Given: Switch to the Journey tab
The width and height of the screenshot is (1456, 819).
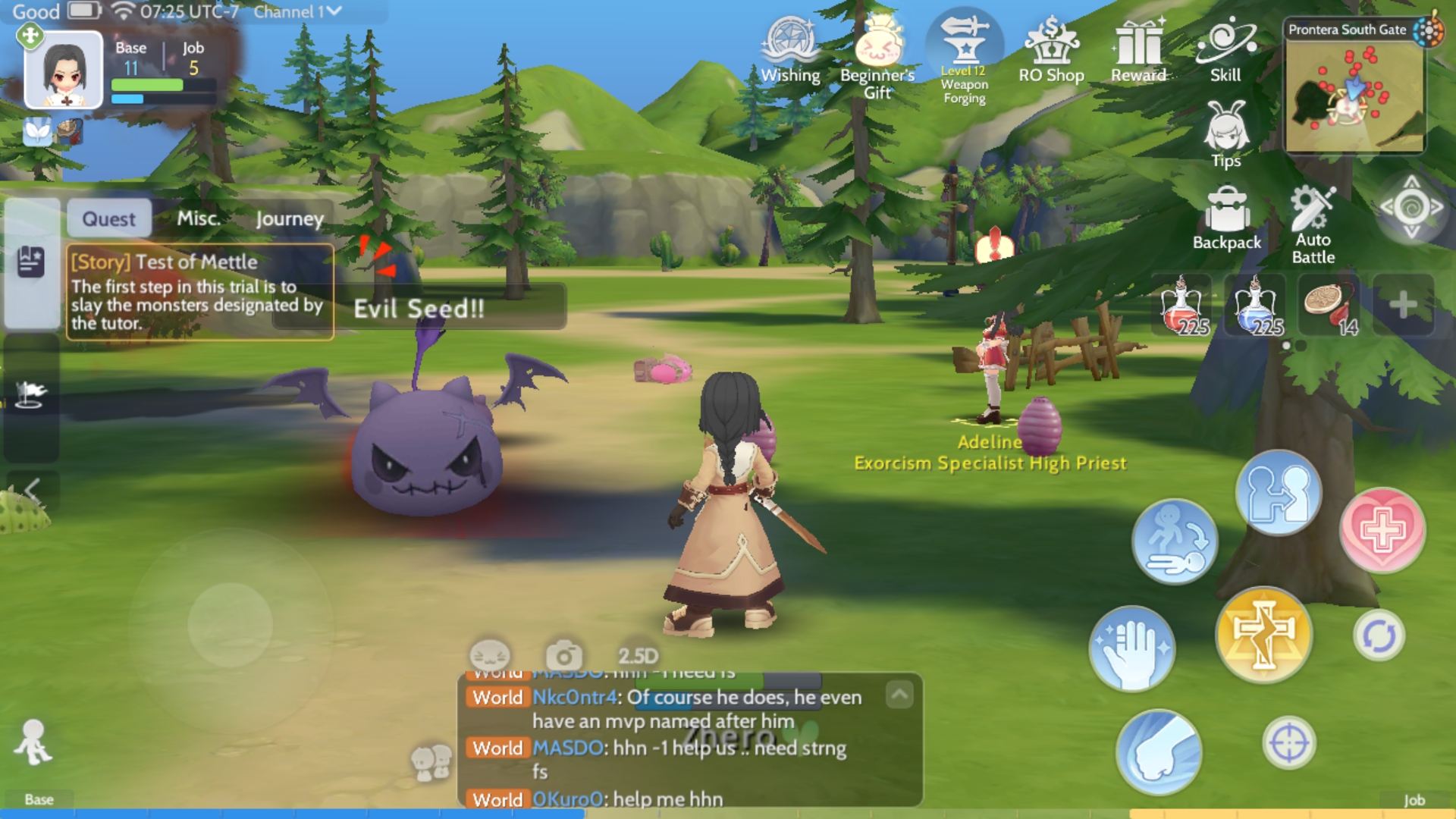Looking at the screenshot, I should coord(290,218).
